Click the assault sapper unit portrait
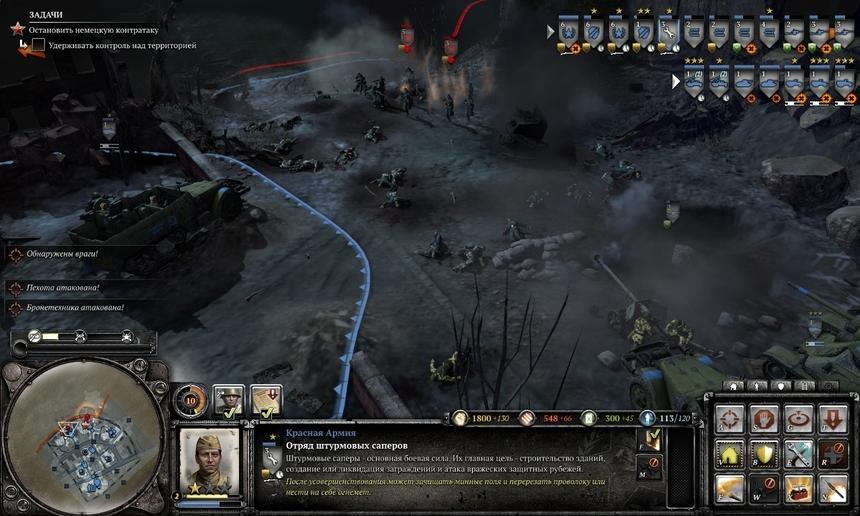The image size is (860, 516). [x=211, y=460]
